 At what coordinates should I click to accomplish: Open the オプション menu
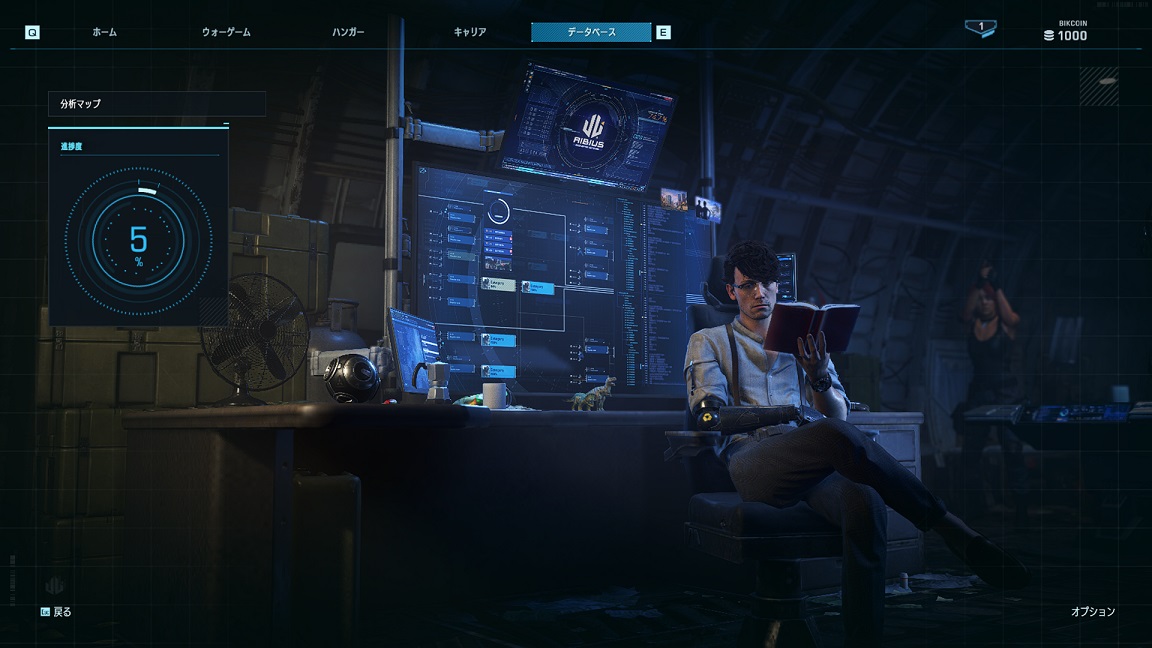point(1092,611)
